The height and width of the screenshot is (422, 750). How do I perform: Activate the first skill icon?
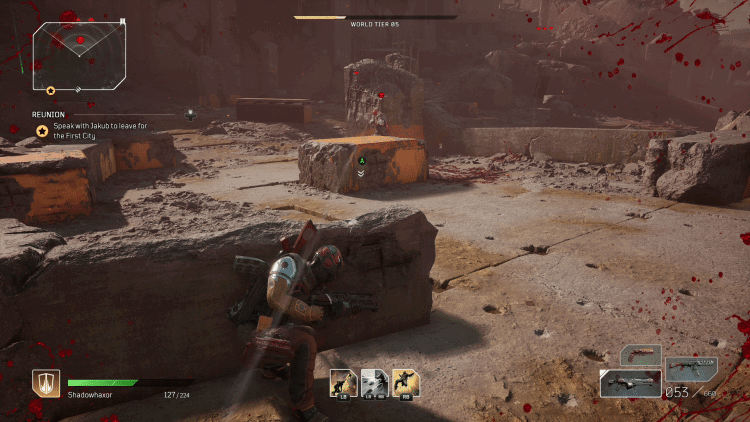point(343,382)
